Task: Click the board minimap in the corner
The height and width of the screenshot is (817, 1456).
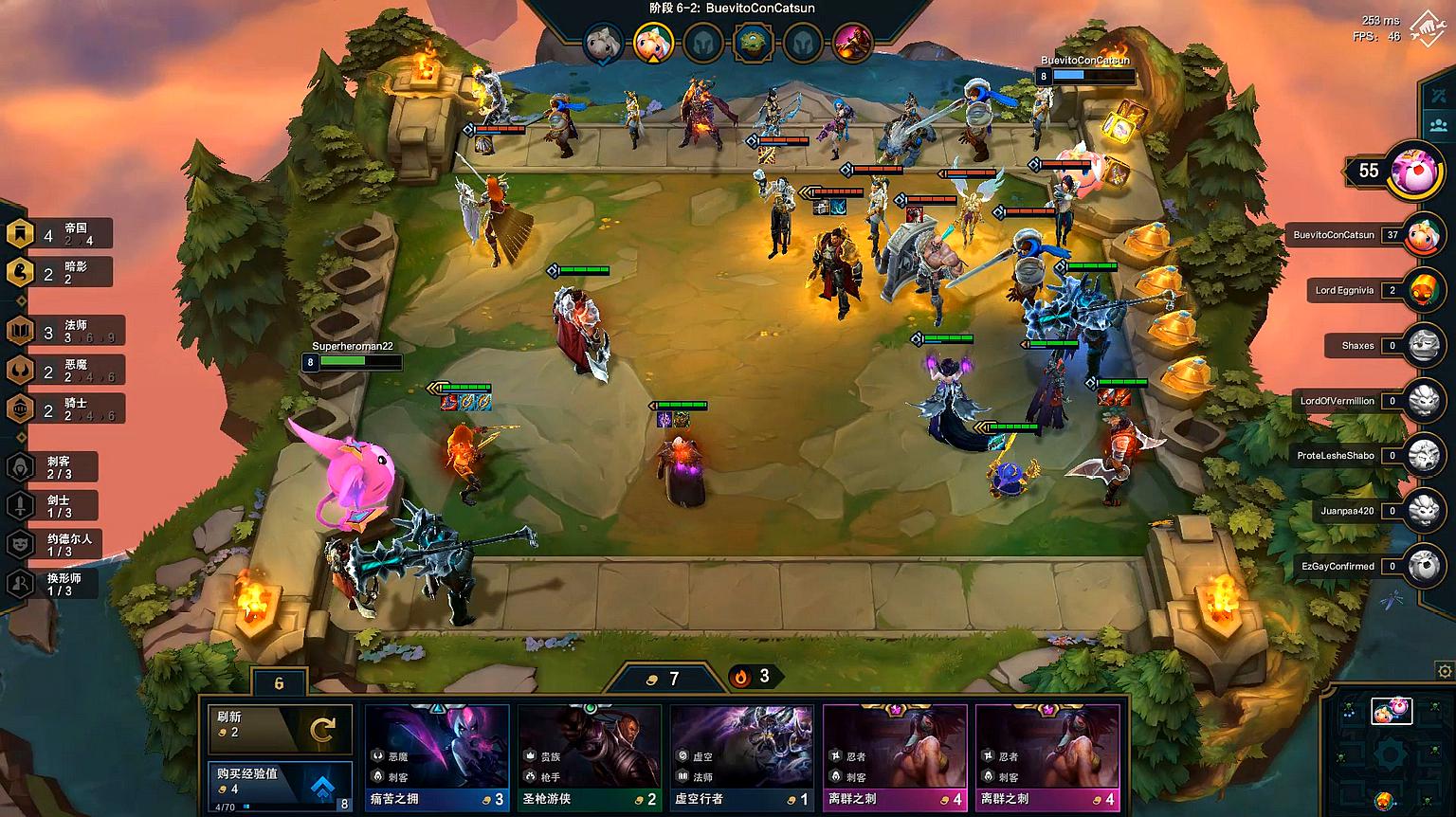Action: pos(1391,752)
